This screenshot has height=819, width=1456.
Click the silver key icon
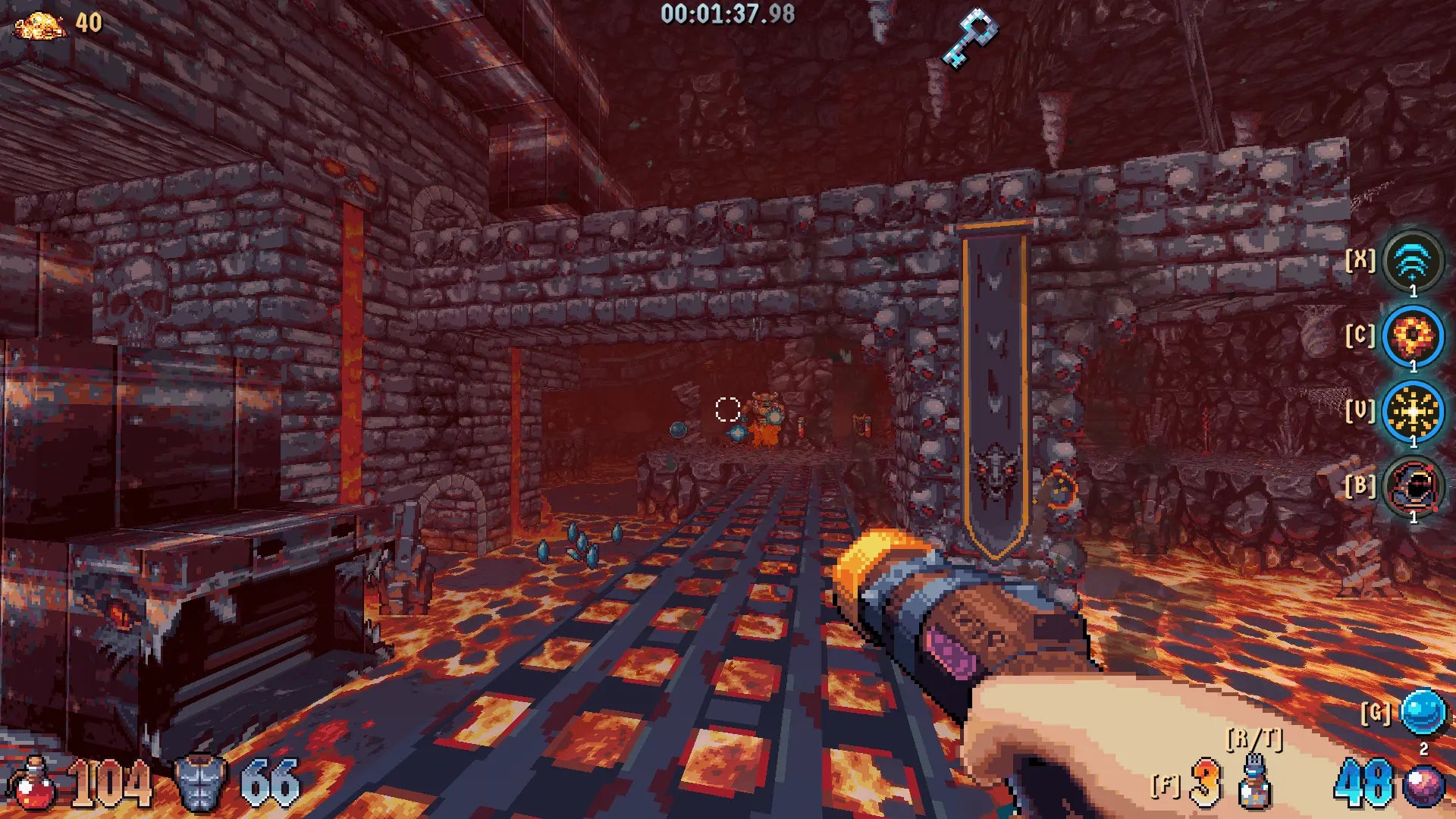click(x=969, y=36)
